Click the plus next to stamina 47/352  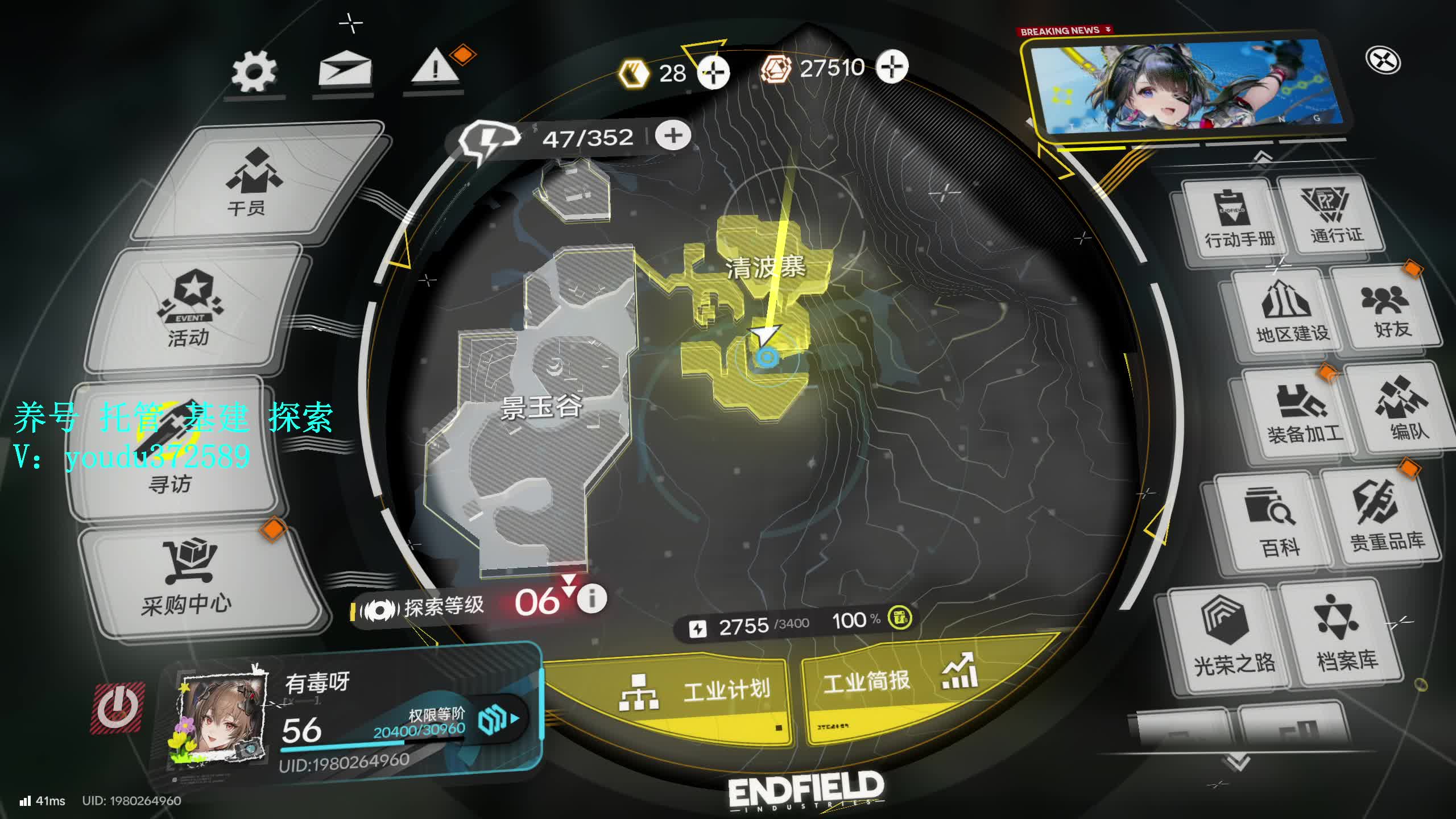[673, 135]
